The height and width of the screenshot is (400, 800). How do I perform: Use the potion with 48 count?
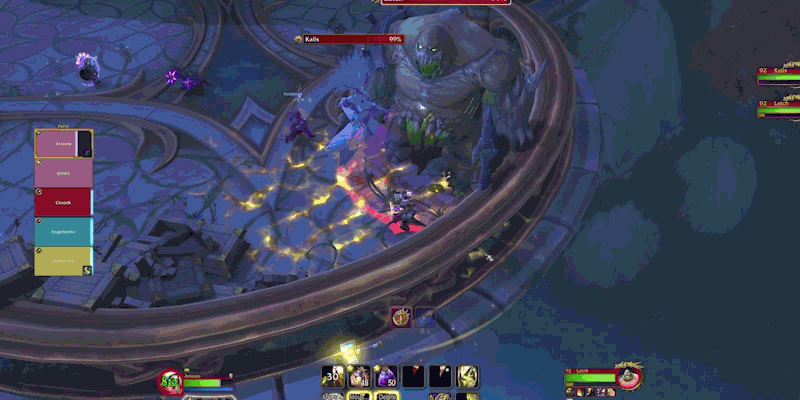(359, 377)
